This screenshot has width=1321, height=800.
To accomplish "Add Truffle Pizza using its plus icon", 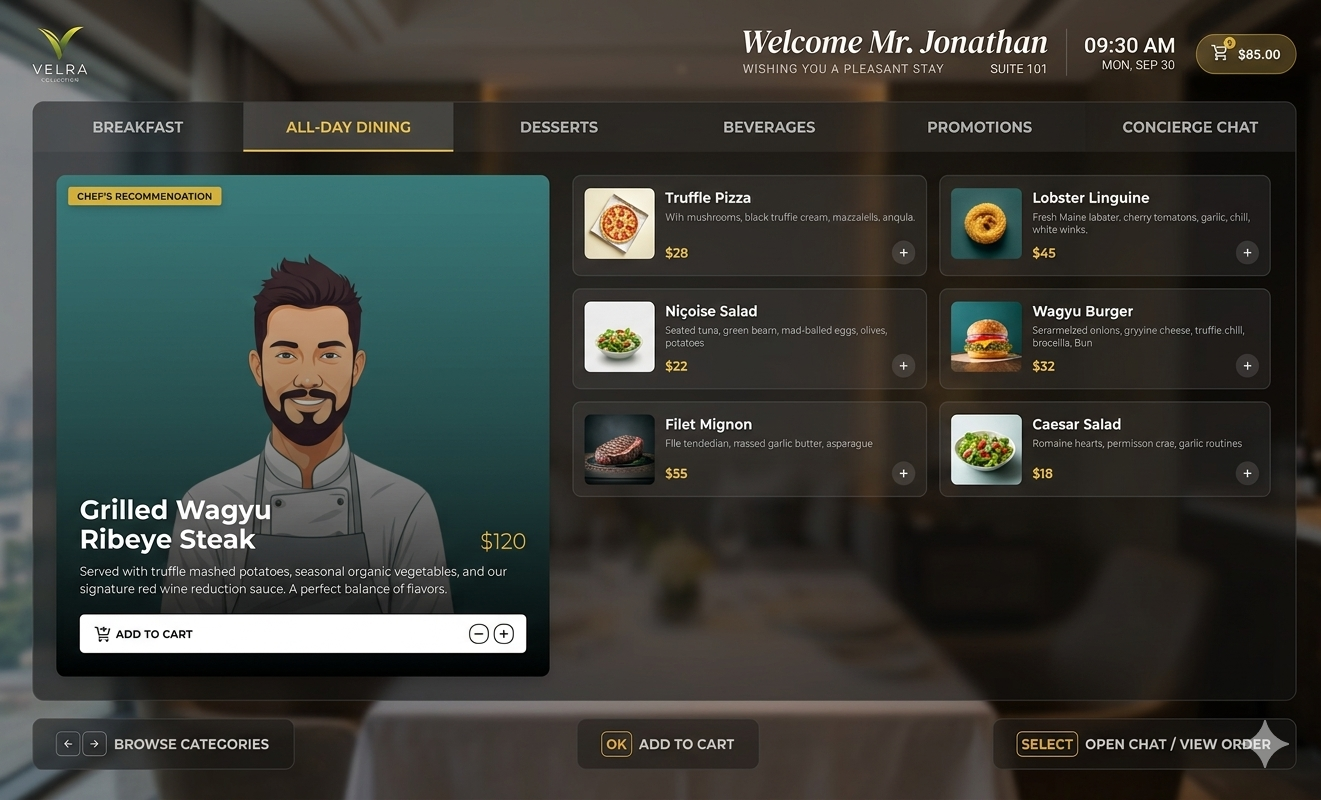I will click(903, 252).
